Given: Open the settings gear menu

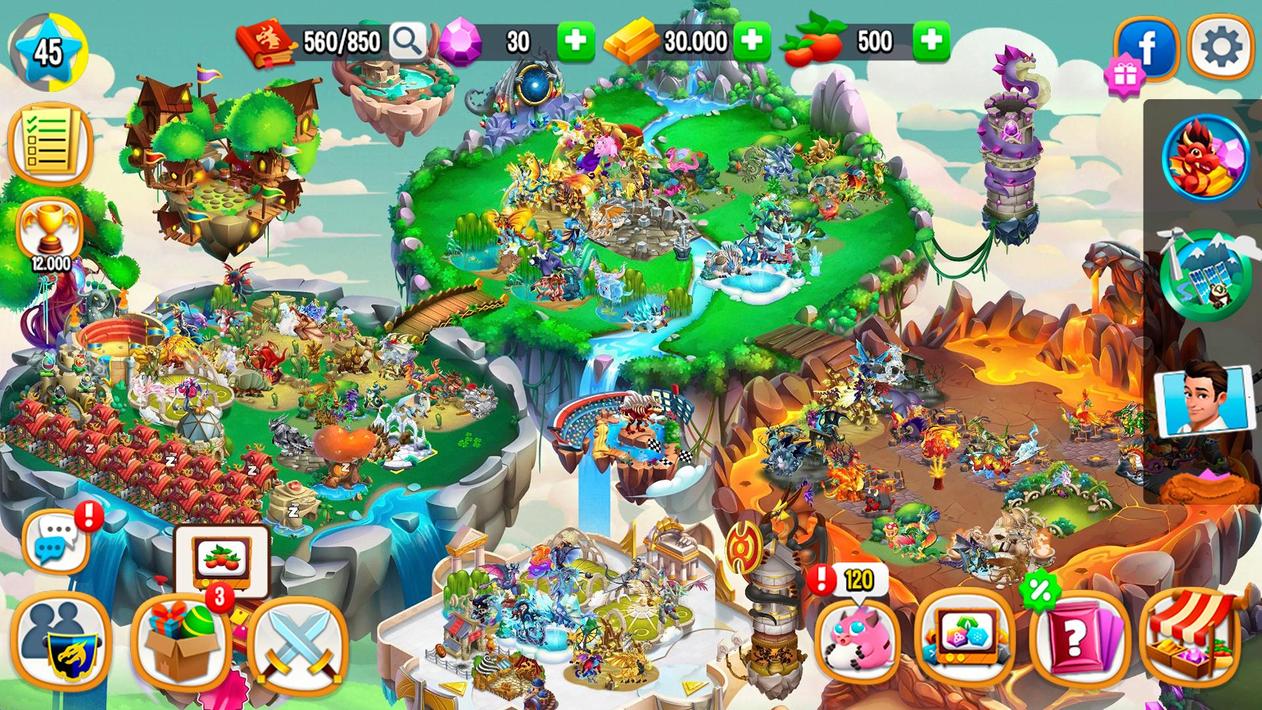Looking at the screenshot, I should point(1221,46).
